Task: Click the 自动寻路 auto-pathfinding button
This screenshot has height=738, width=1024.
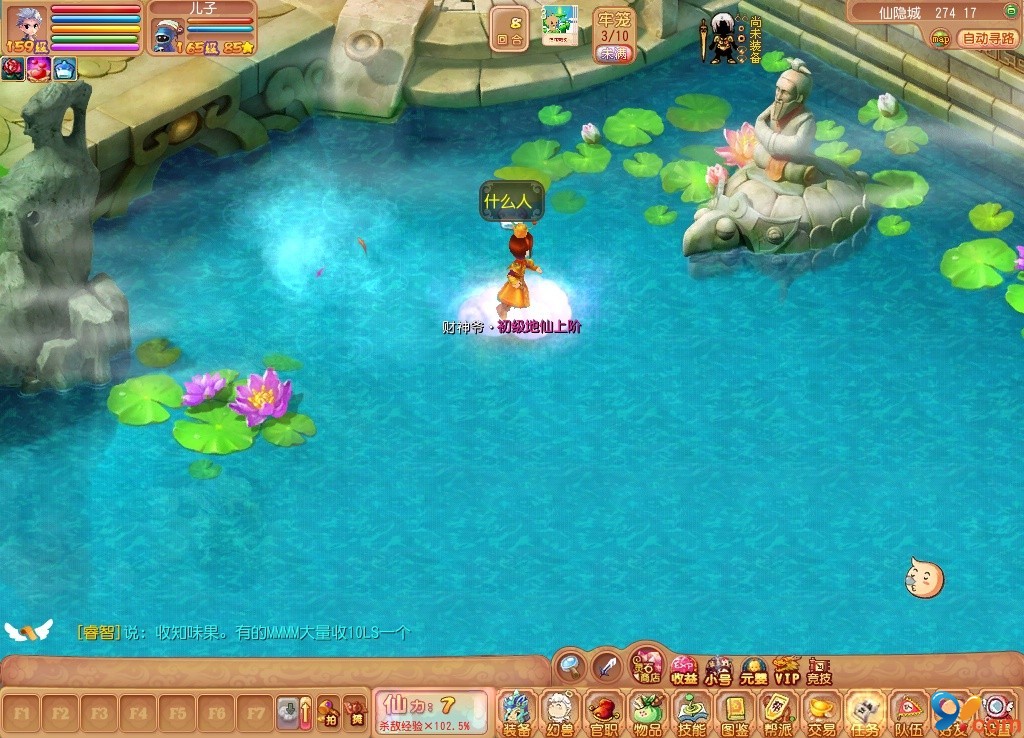Action: click(988, 38)
